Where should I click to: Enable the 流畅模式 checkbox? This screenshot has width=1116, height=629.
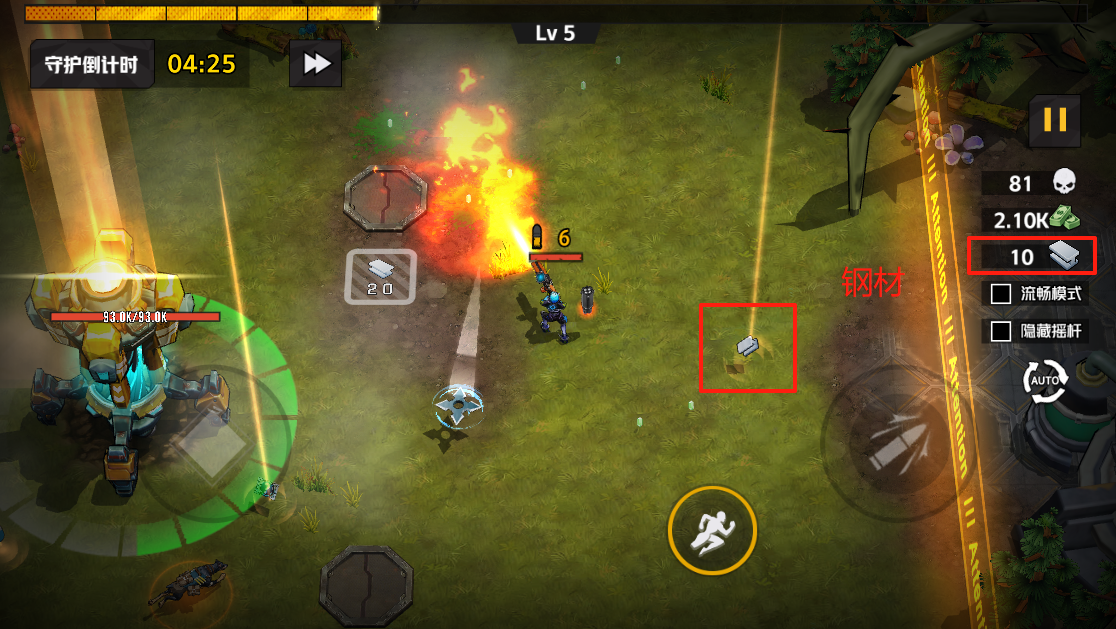[1000, 294]
